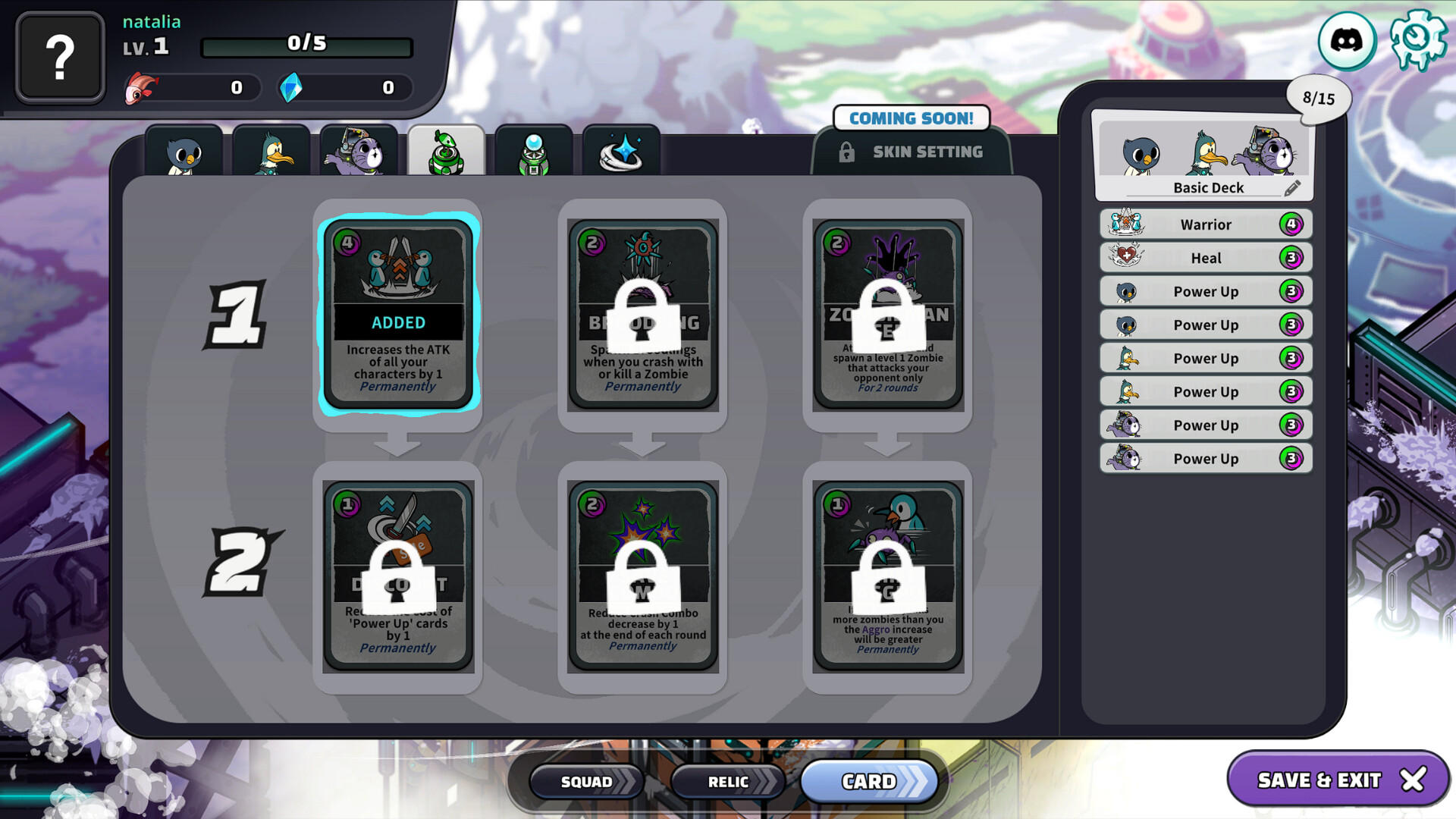Rename Basic Deck via the pencil icon
The height and width of the screenshot is (819, 1456).
point(1294,187)
